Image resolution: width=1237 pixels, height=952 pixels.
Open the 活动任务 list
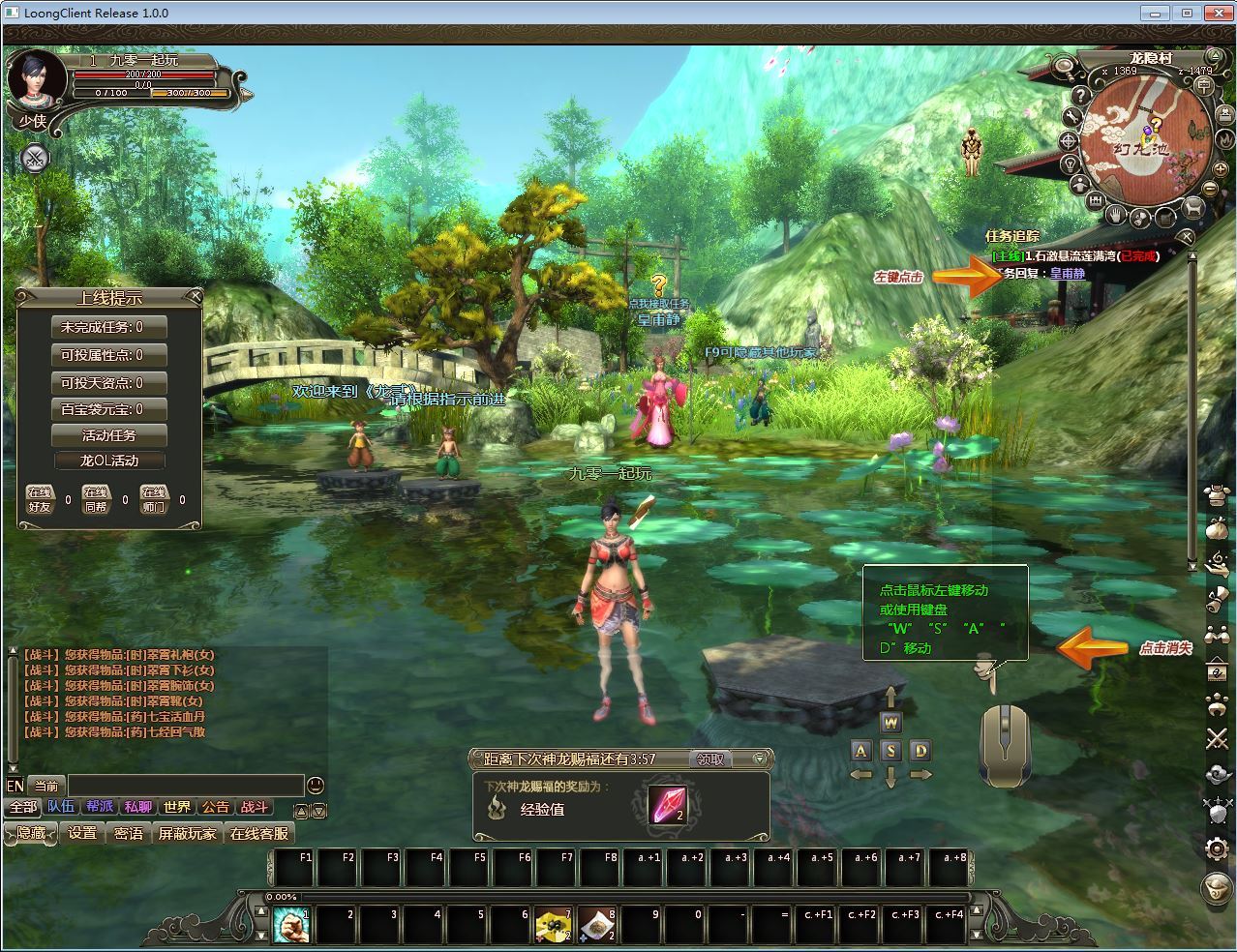[108, 435]
